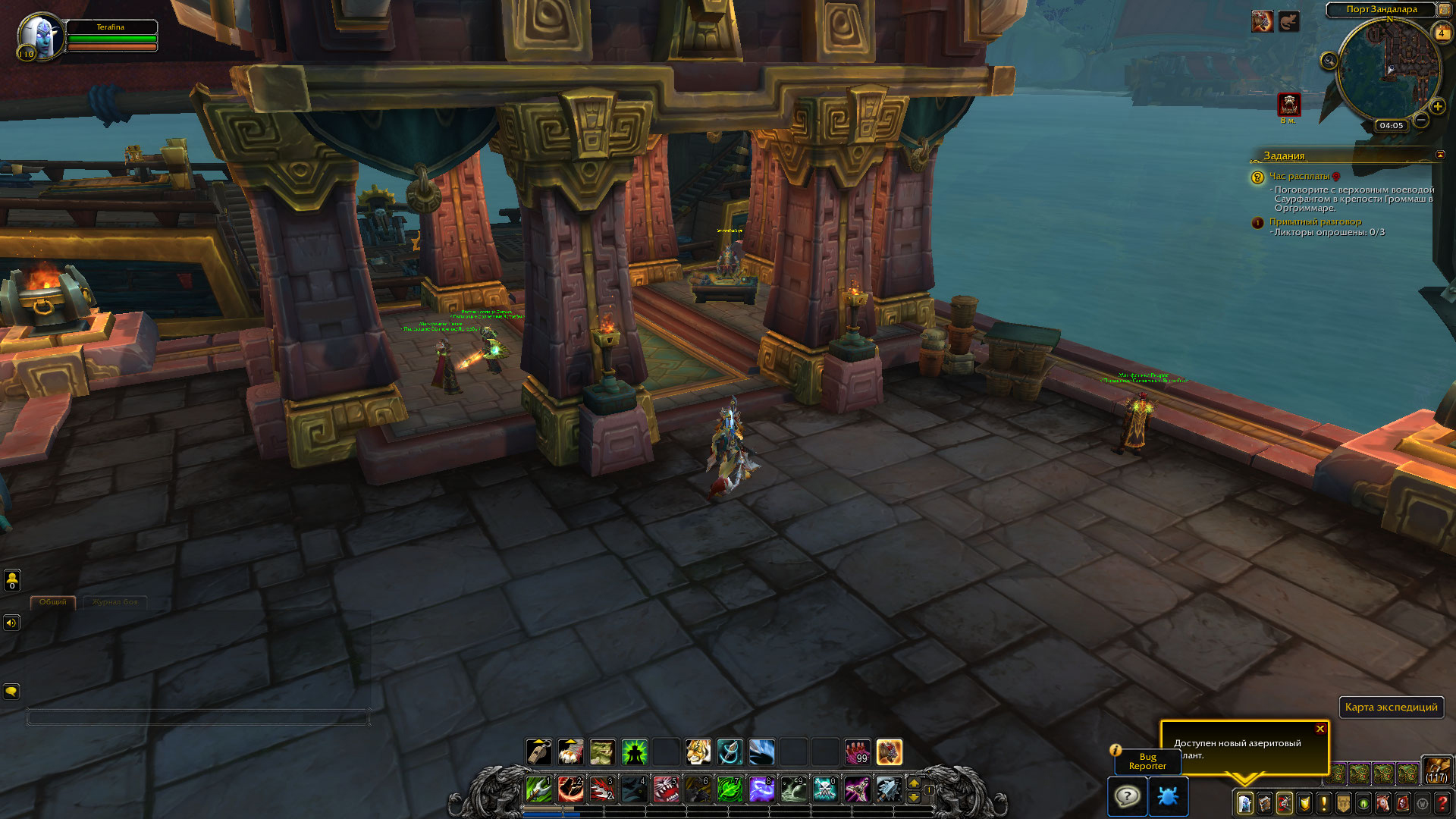
Task: Click the Terafina player portrait
Action: pyautogui.click(x=38, y=36)
